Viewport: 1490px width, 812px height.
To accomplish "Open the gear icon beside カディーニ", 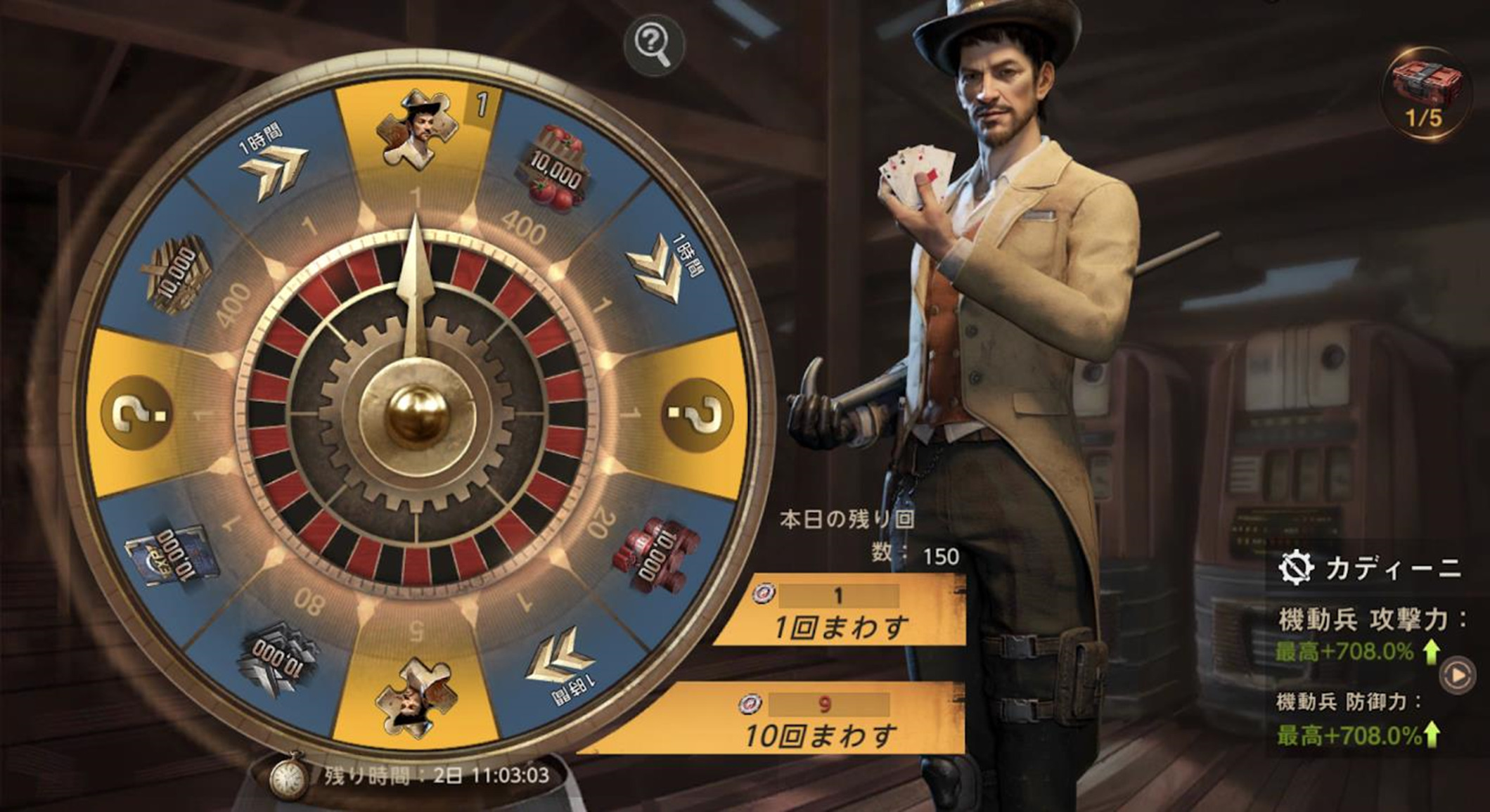I will click(x=1296, y=568).
